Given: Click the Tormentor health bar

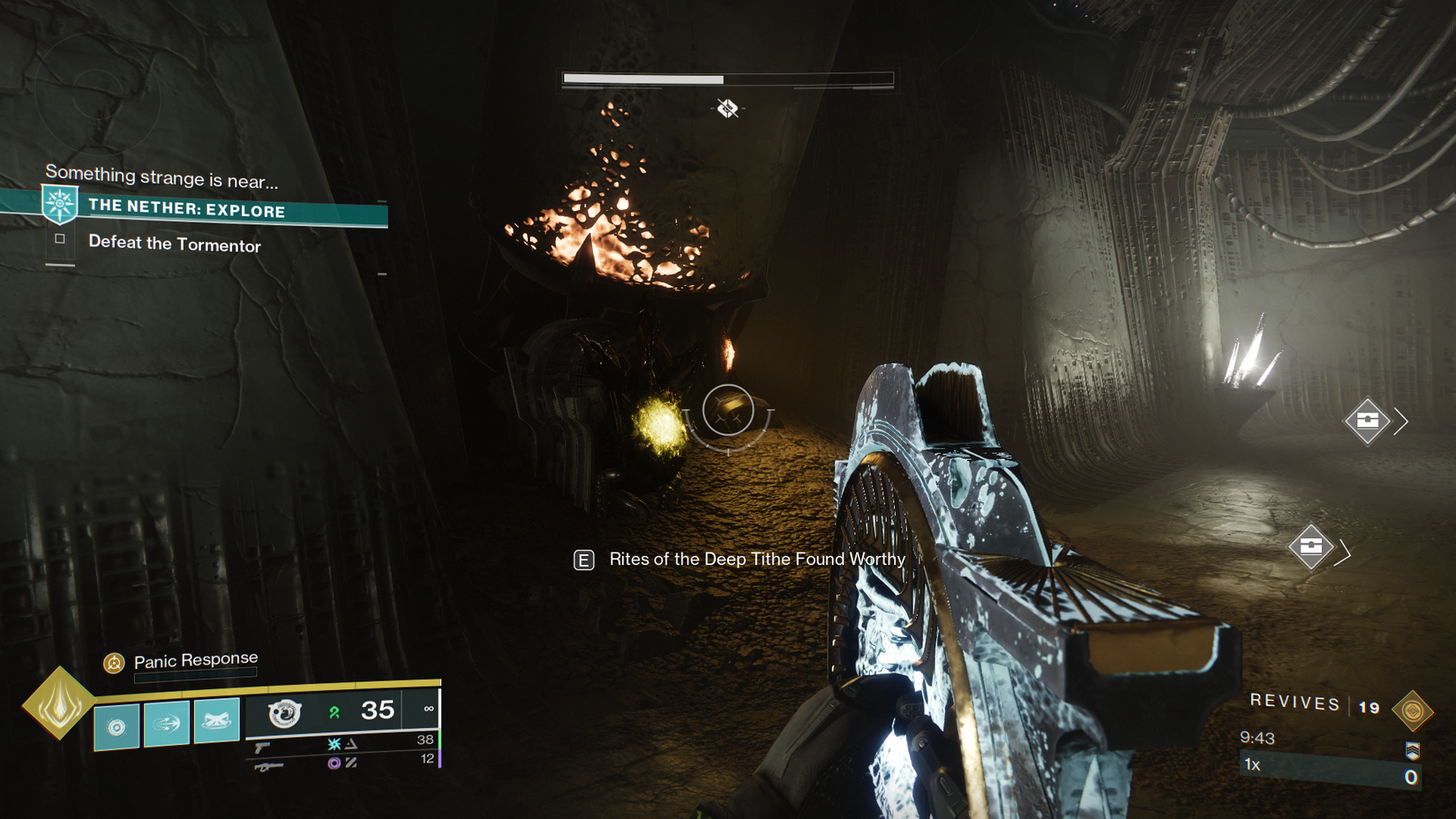Looking at the screenshot, I should [x=726, y=79].
